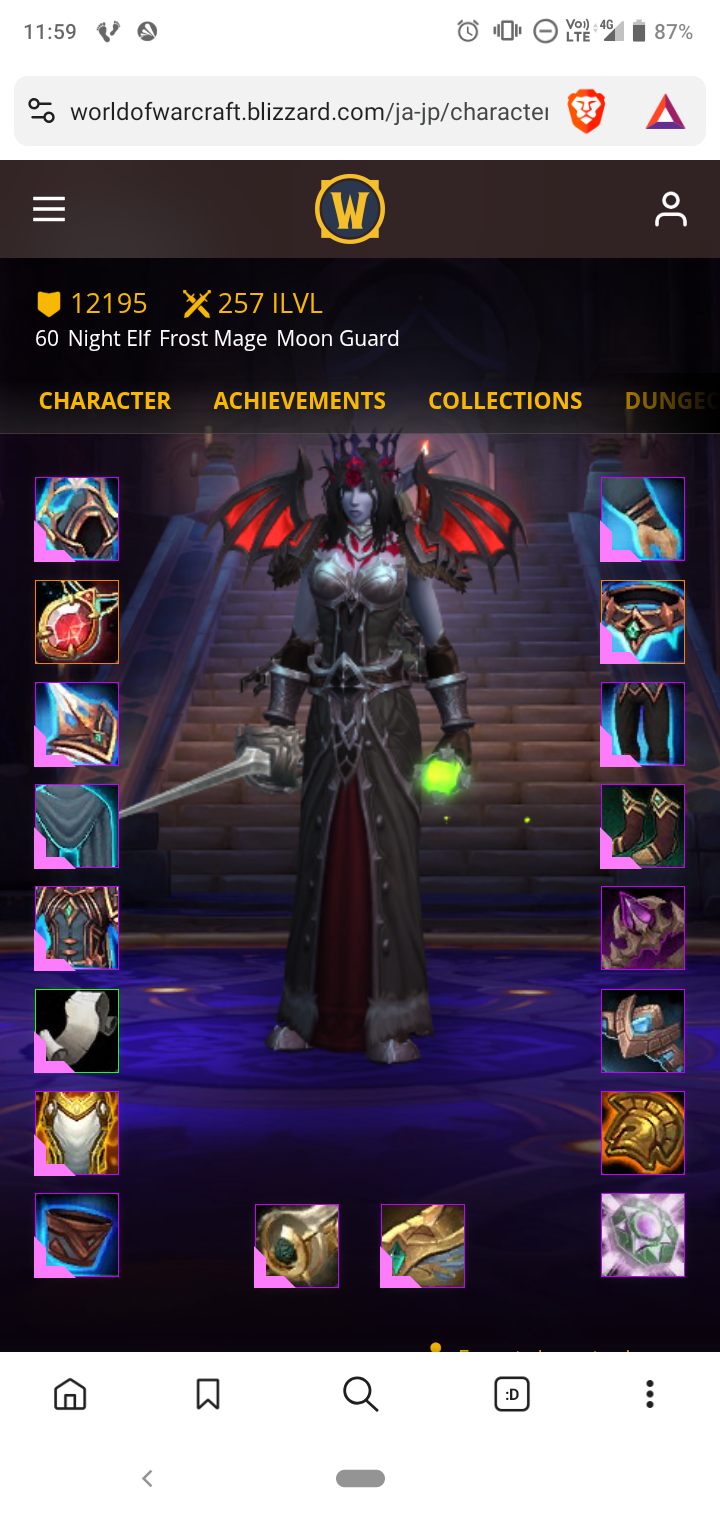Select the golden helmet trinket slot

643,1133
